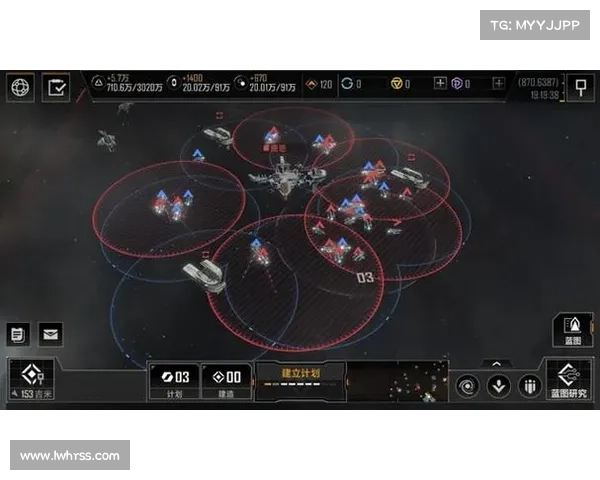Open the www.lwhrss.com watermark link
This screenshot has width=600, height=480.
pos(71,456)
